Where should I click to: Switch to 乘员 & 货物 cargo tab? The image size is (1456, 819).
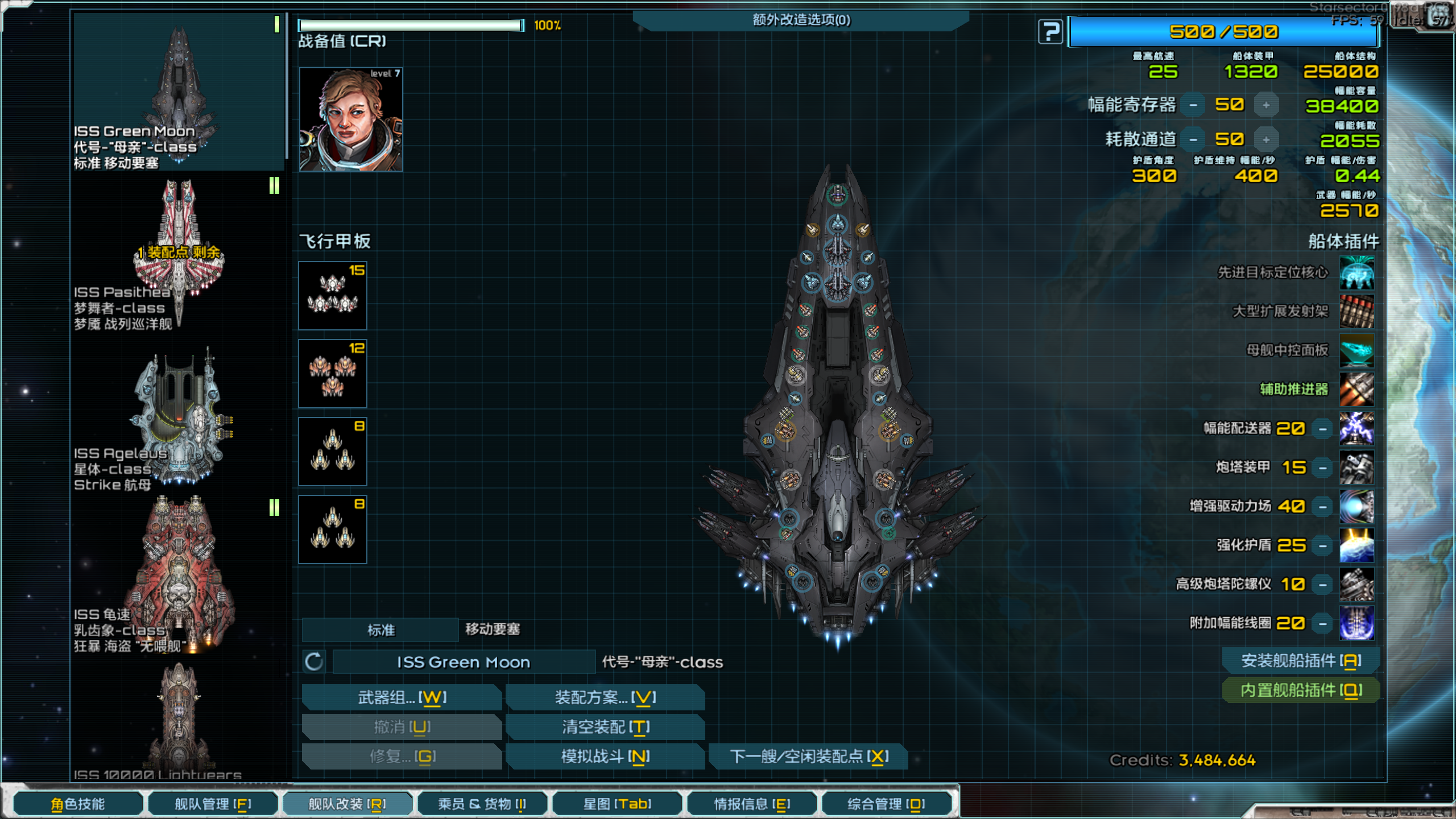482,804
